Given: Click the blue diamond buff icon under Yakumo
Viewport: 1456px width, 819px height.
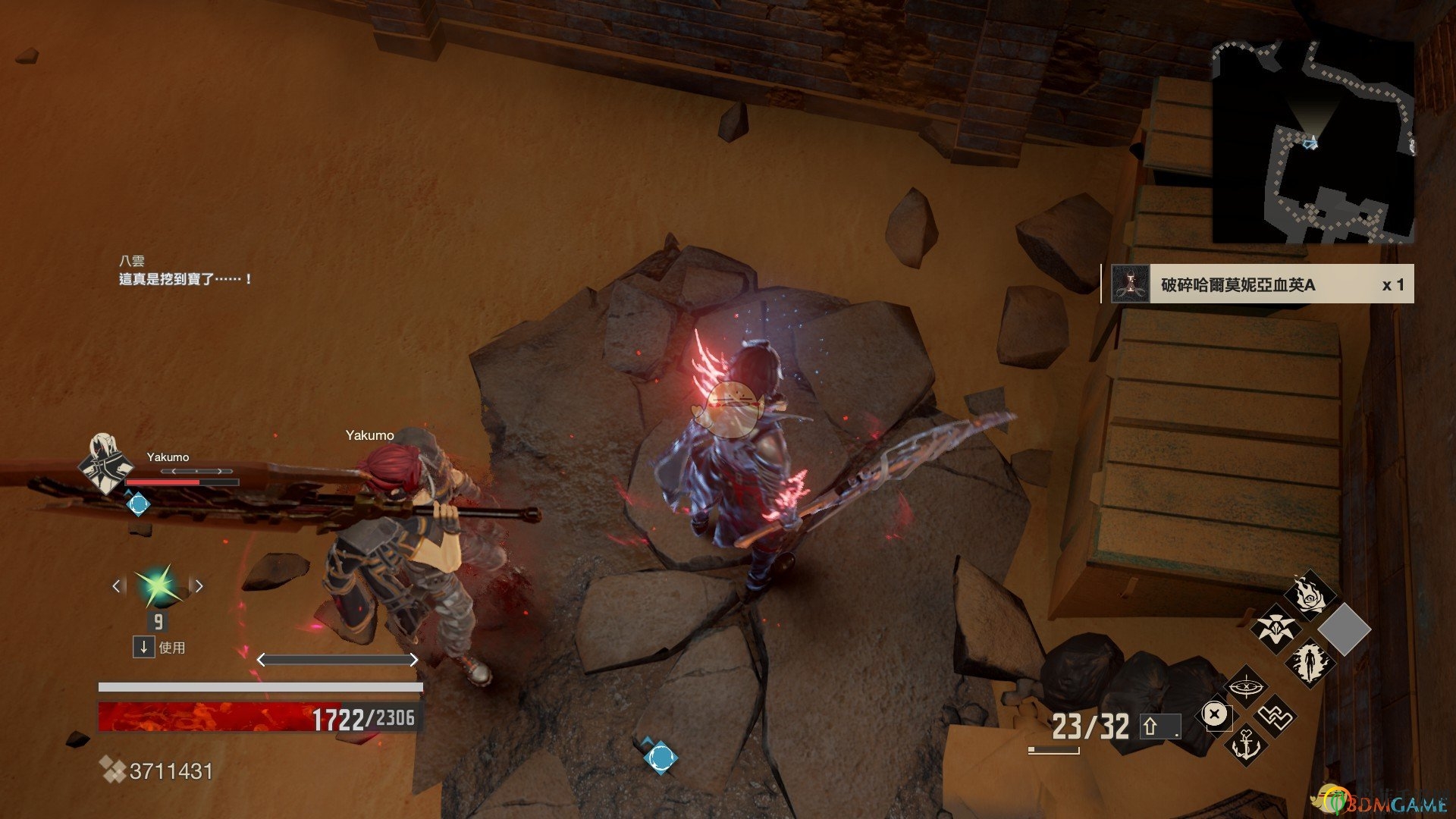Looking at the screenshot, I should coord(138,504).
